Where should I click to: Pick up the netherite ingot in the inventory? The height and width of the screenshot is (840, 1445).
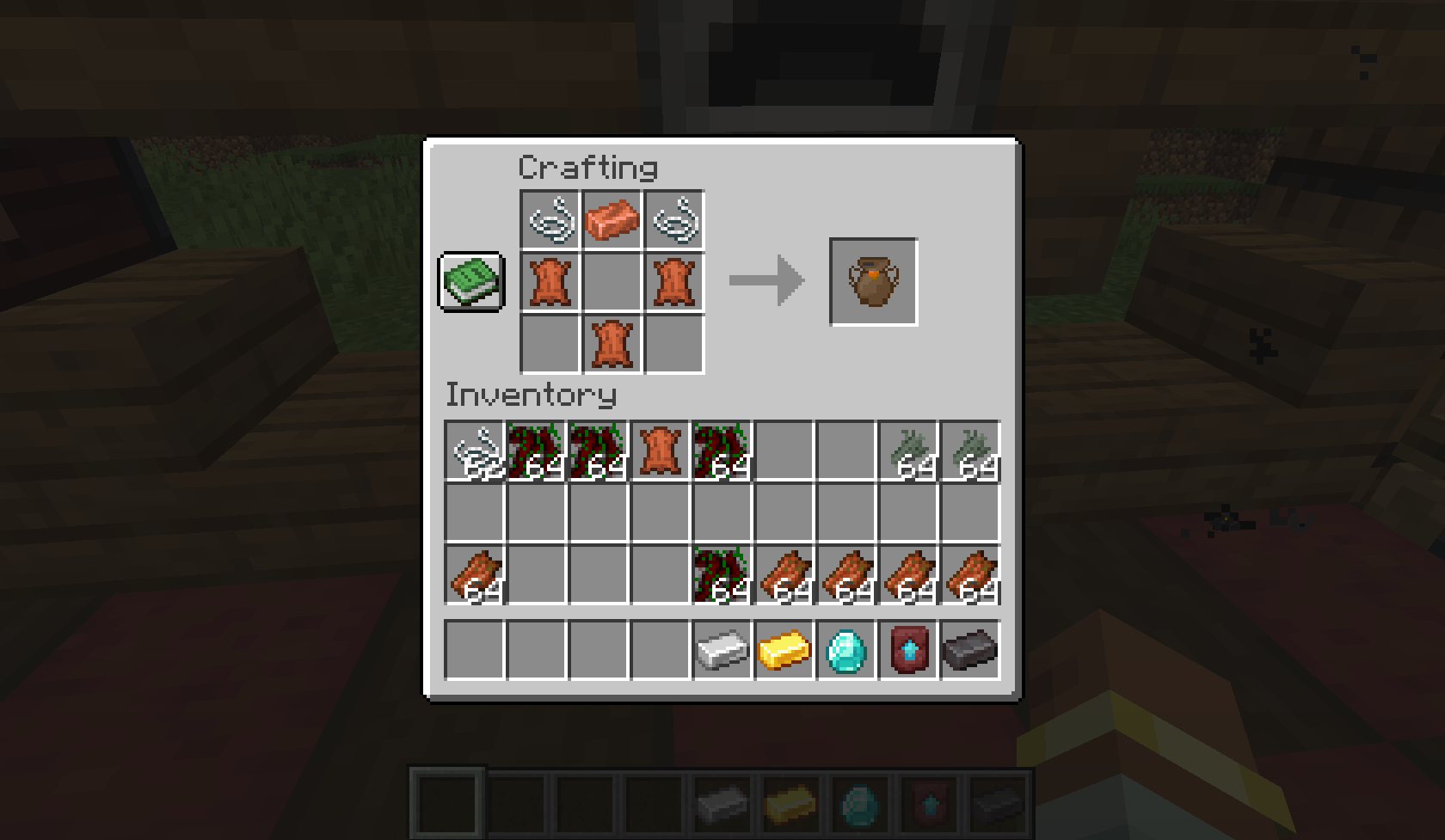tap(970, 651)
